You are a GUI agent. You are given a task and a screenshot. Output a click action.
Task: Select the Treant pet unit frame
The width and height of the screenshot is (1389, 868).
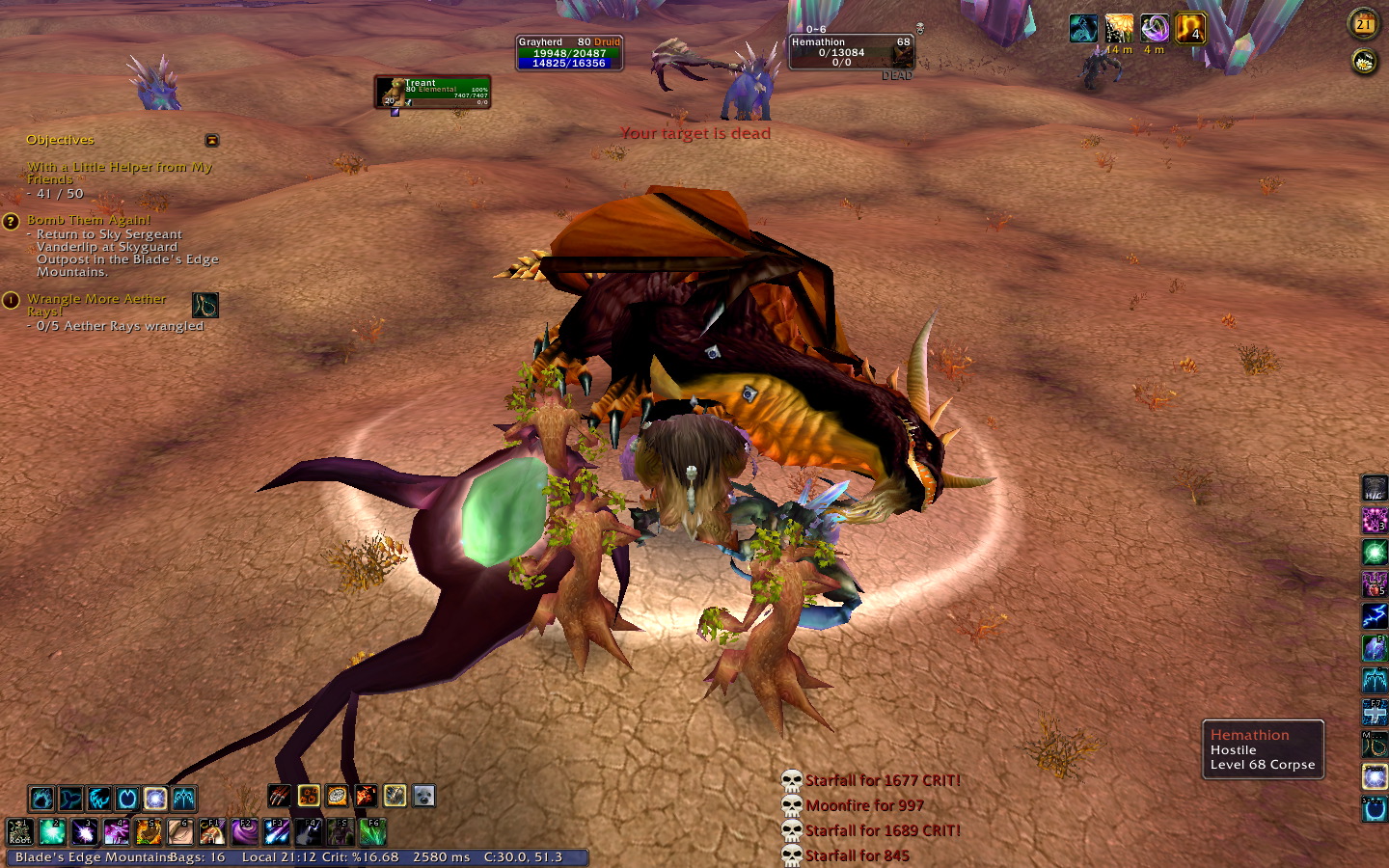(433, 93)
